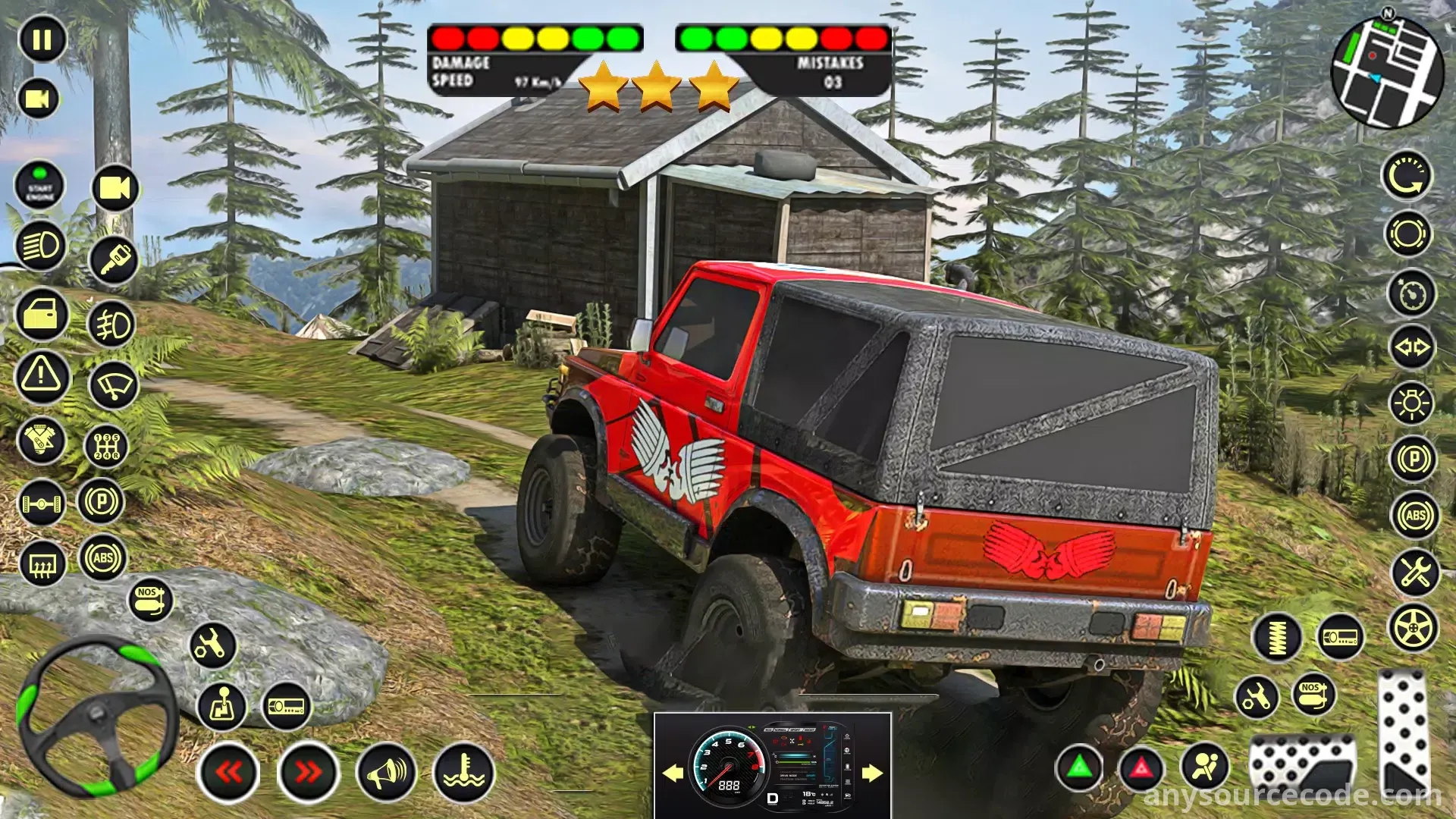This screenshot has height=819, width=1456.
Task: Sound the horn megaphone button
Action: coord(386,772)
